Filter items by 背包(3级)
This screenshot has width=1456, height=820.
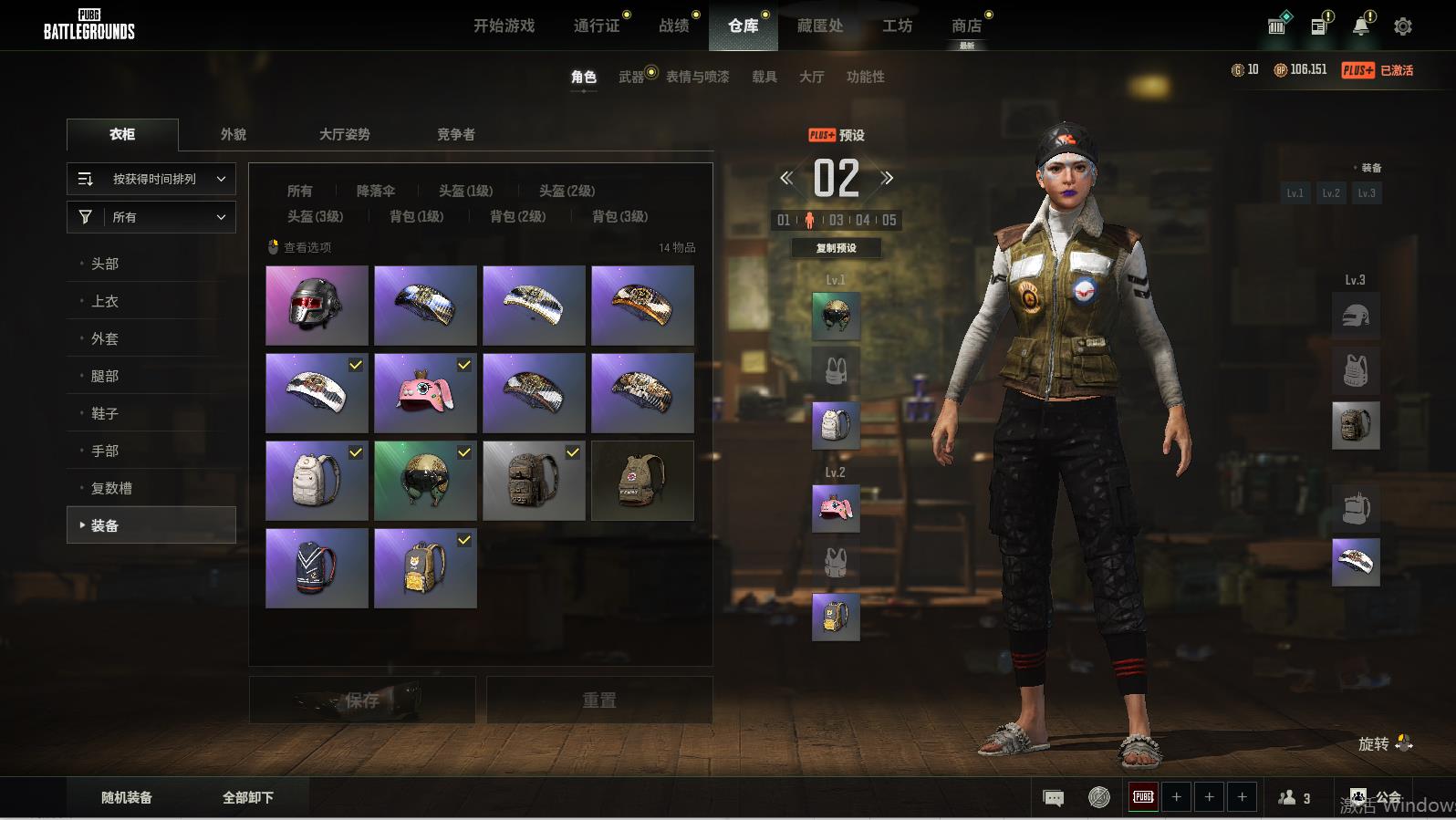(620, 216)
